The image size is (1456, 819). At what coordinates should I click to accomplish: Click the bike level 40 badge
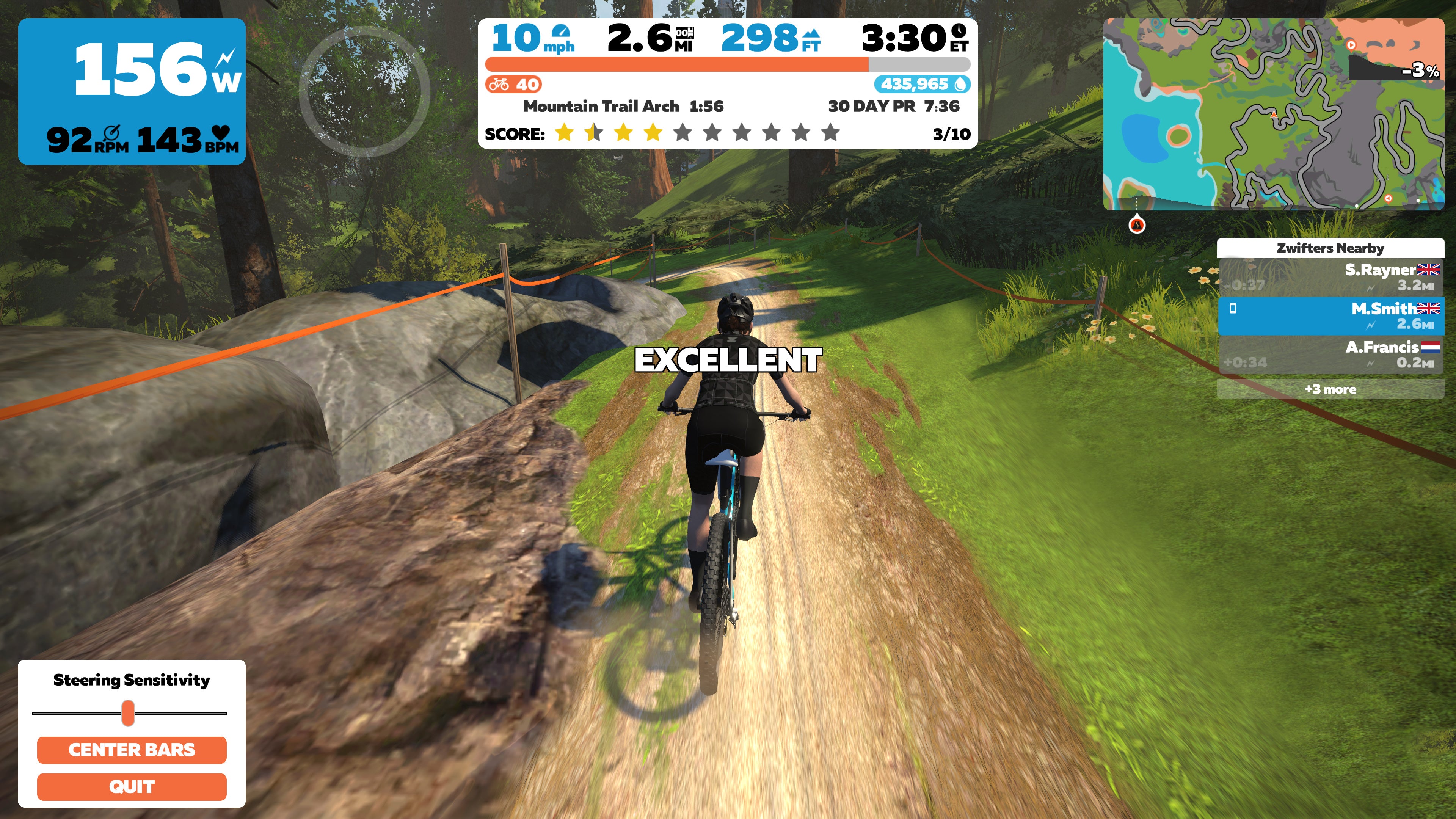(513, 84)
